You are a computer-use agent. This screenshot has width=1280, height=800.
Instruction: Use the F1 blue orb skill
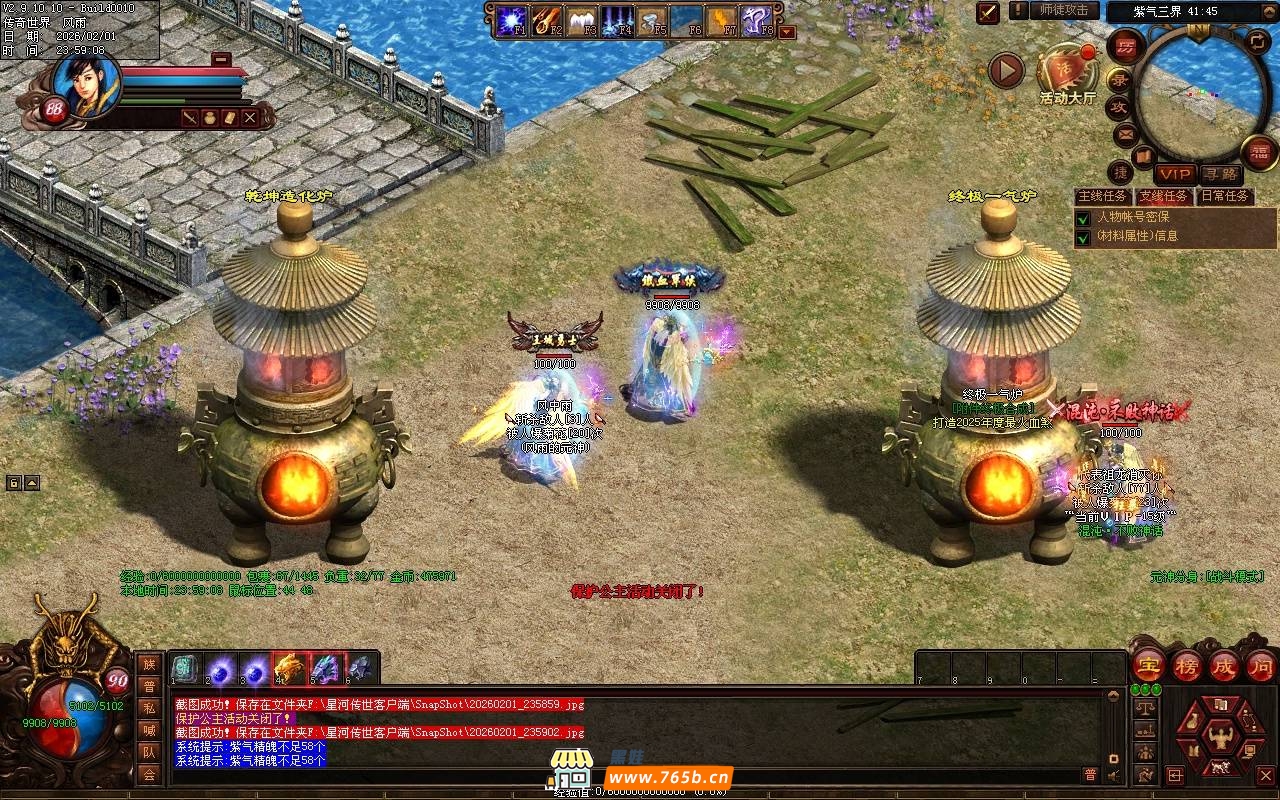[x=513, y=20]
